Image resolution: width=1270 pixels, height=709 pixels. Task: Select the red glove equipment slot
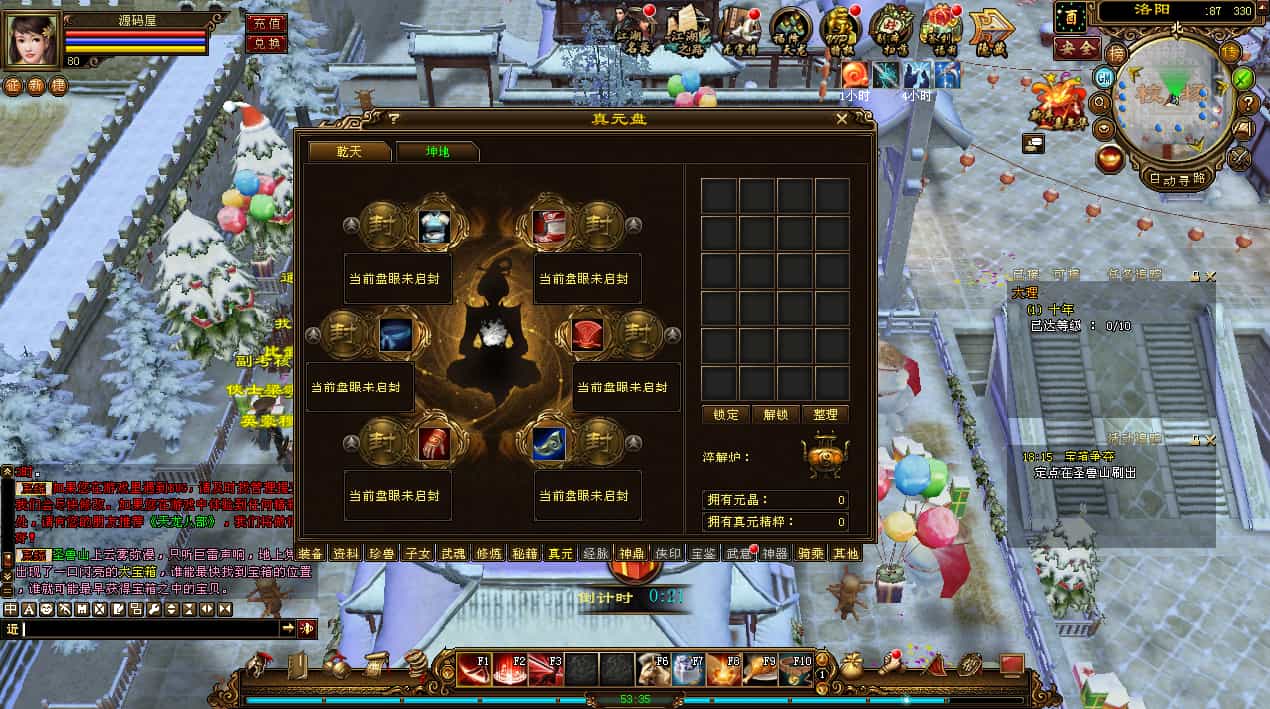(x=433, y=444)
